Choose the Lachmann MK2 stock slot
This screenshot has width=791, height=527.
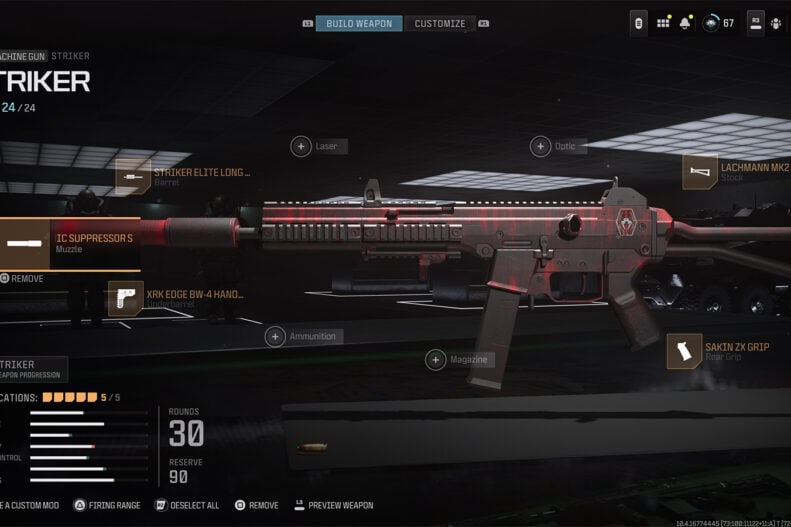[700, 172]
